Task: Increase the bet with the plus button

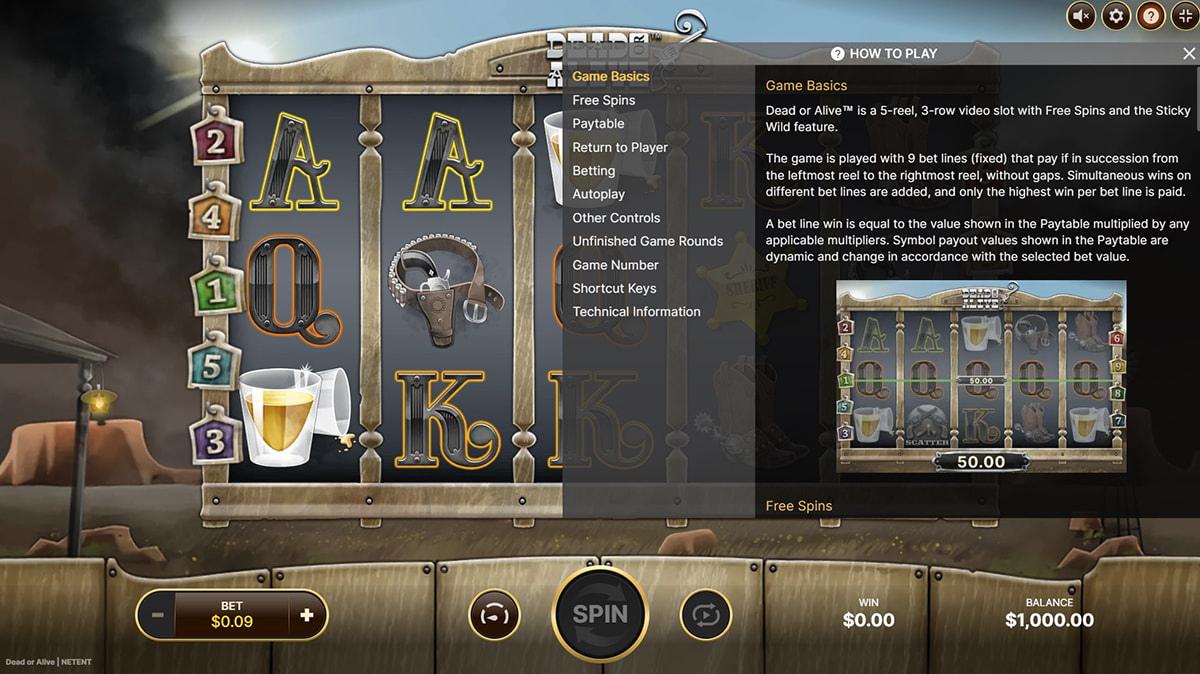Action: [x=307, y=615]
